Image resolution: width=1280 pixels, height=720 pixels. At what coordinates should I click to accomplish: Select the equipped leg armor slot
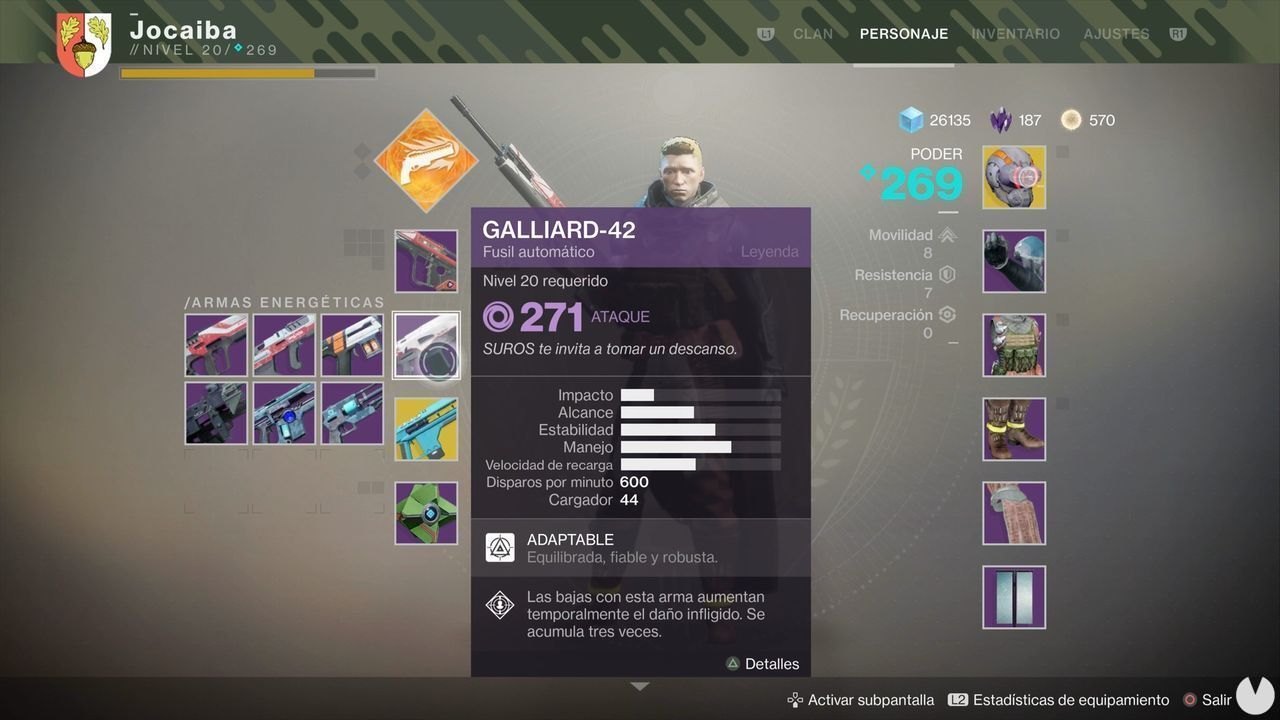1013,428
